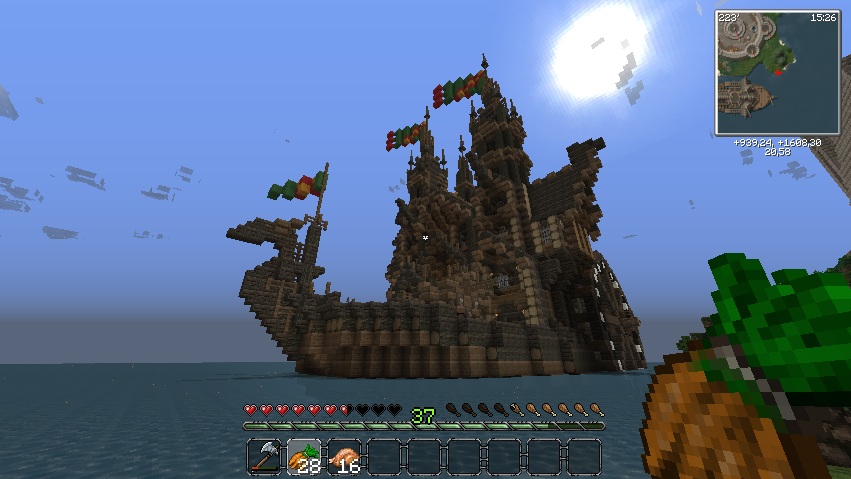Select the axe hotbar slot
Screen dimensions: 851x479
click(x=265, y=456)
